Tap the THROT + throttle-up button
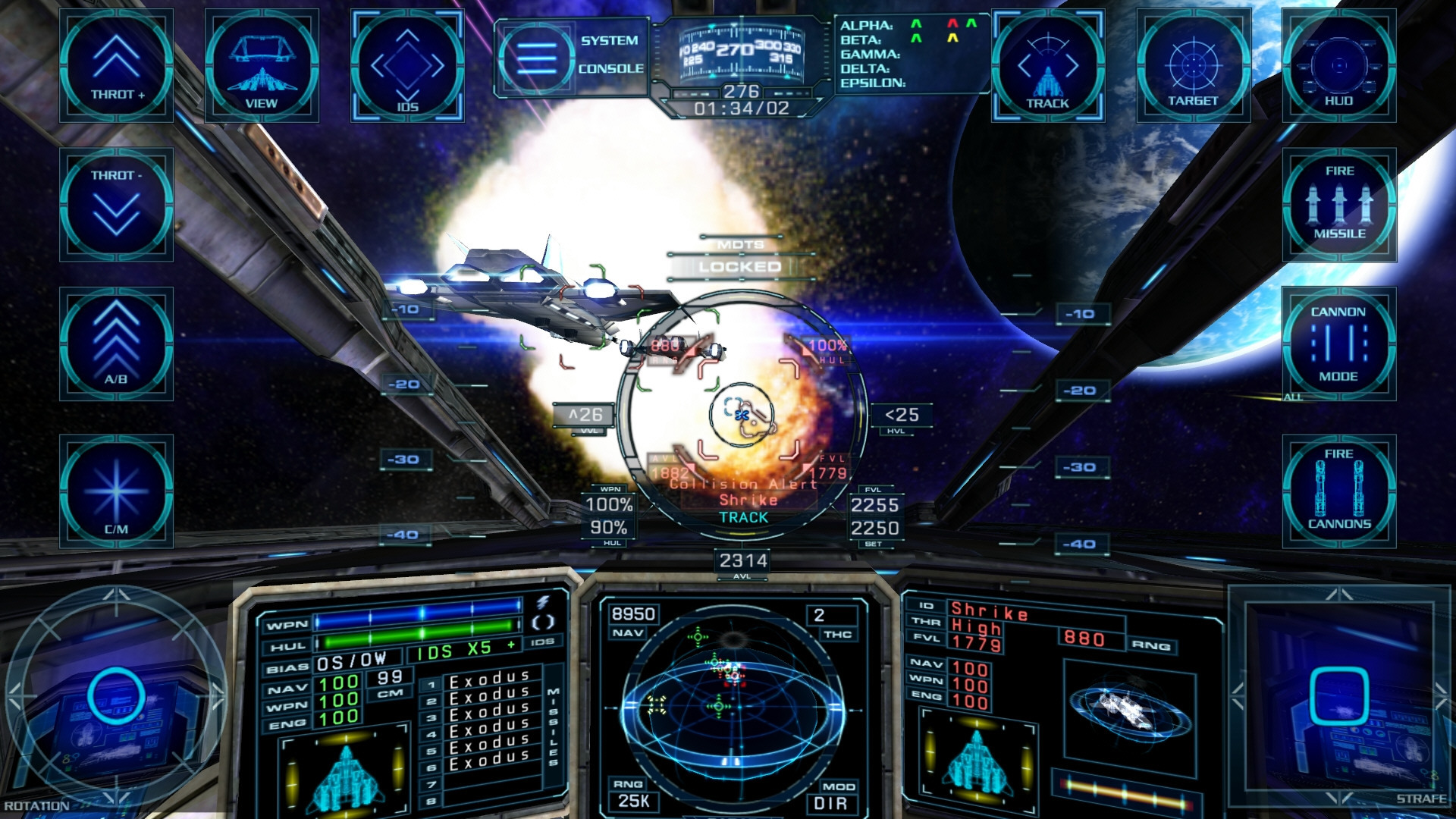Screen dimensions: 1456x819 (x=116, y=65)
